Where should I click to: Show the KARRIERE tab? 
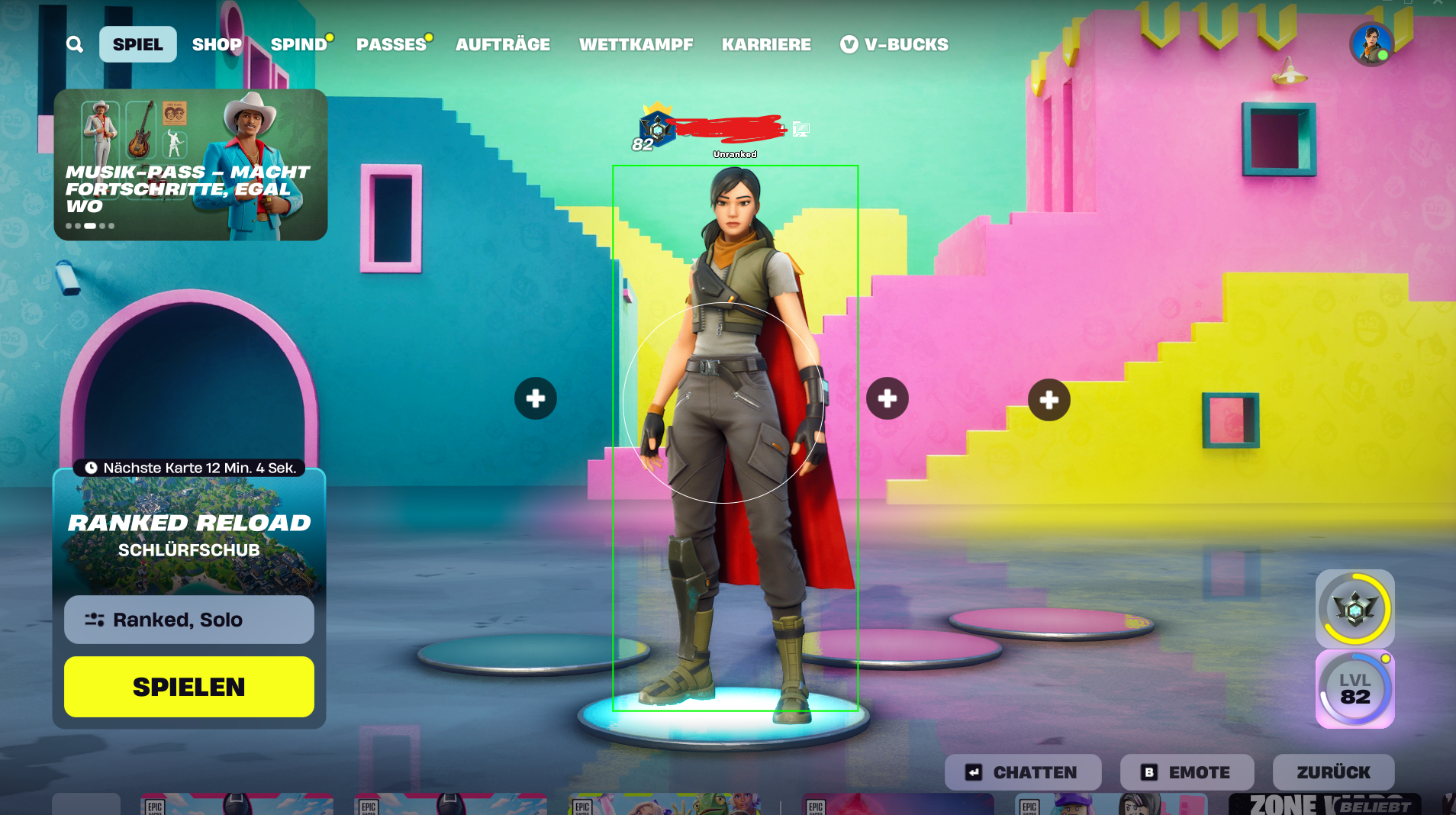click(x=766, y=44)
